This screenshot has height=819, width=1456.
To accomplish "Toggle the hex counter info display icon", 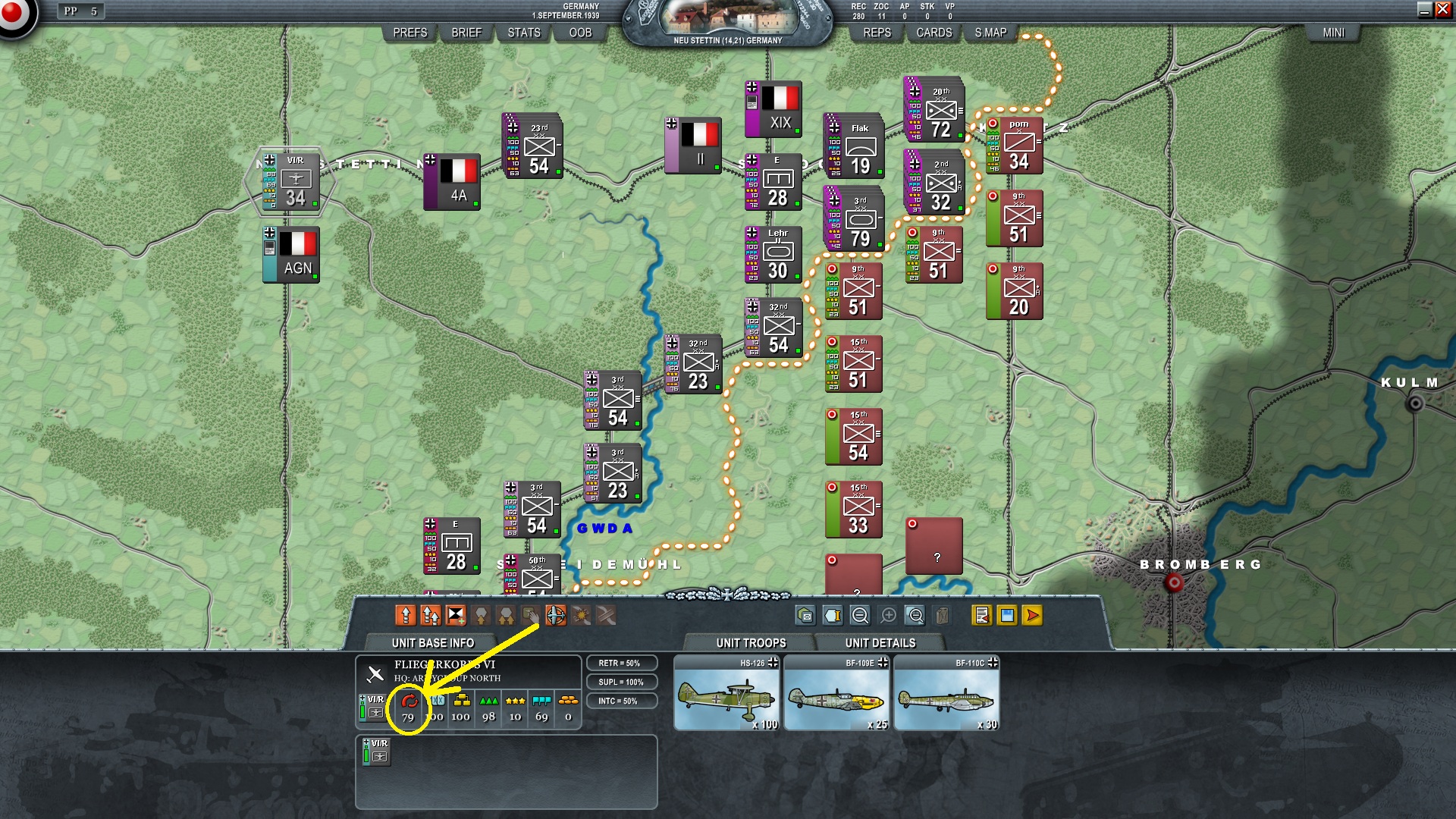I will pyautogui.click(x=834, y=616).
